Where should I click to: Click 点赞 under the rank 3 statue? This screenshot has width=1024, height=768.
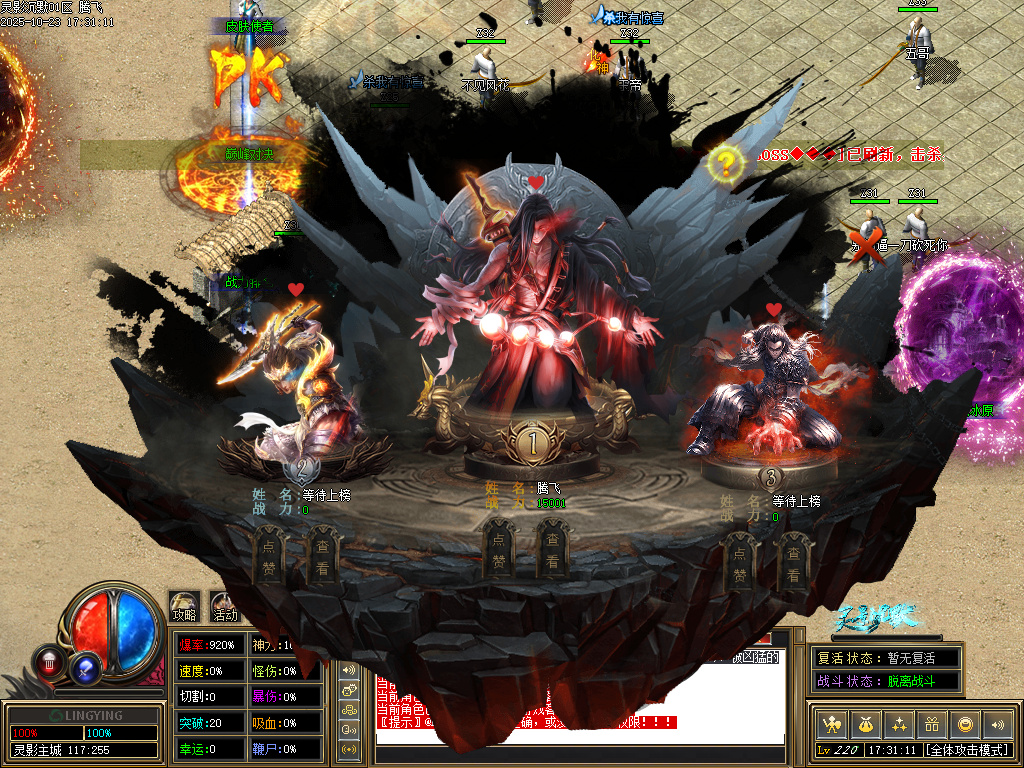(739, 562)
